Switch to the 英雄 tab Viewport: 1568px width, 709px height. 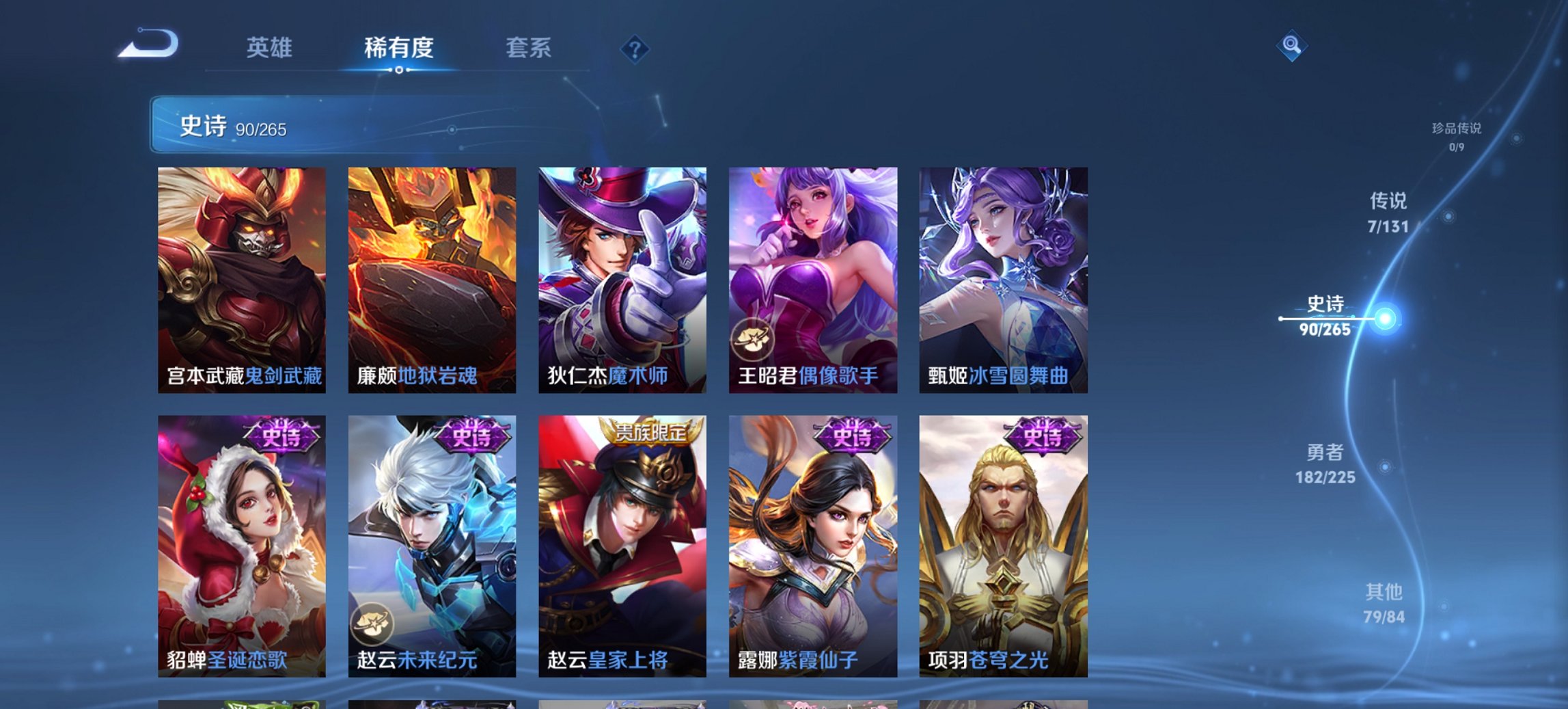[271, 48]
